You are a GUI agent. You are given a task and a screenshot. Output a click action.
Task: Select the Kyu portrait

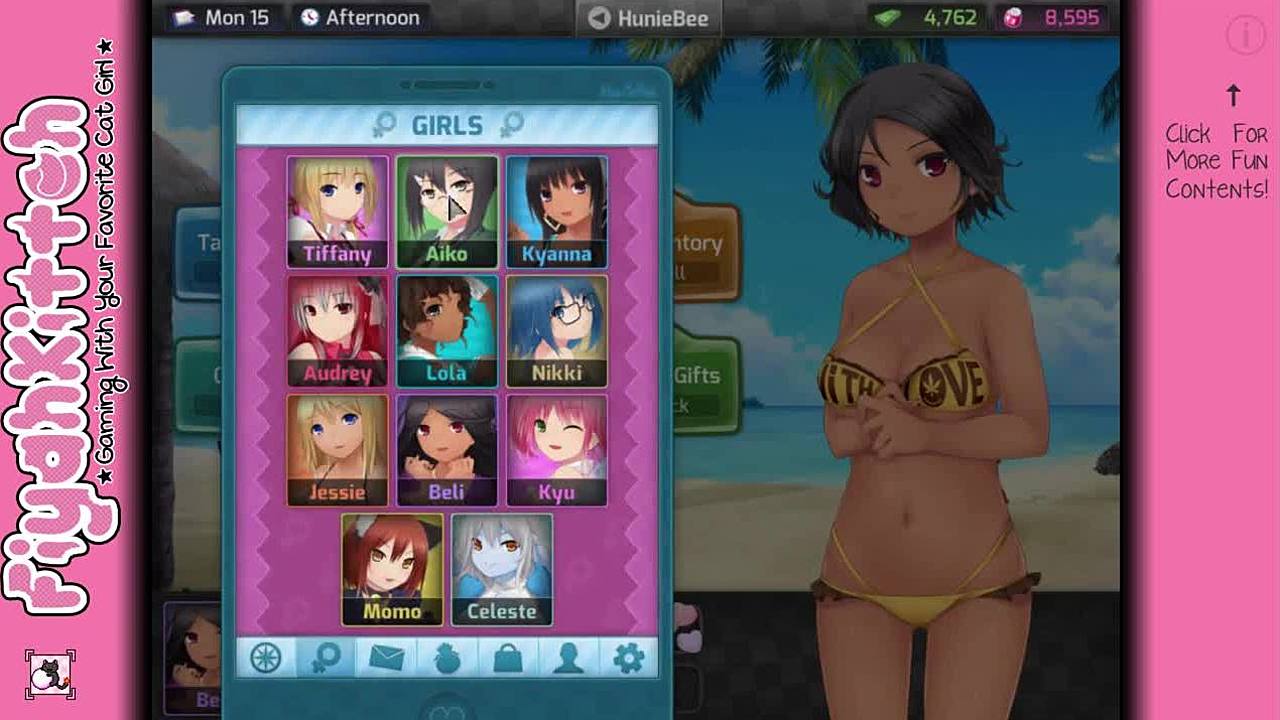click(x=556, y=450)
